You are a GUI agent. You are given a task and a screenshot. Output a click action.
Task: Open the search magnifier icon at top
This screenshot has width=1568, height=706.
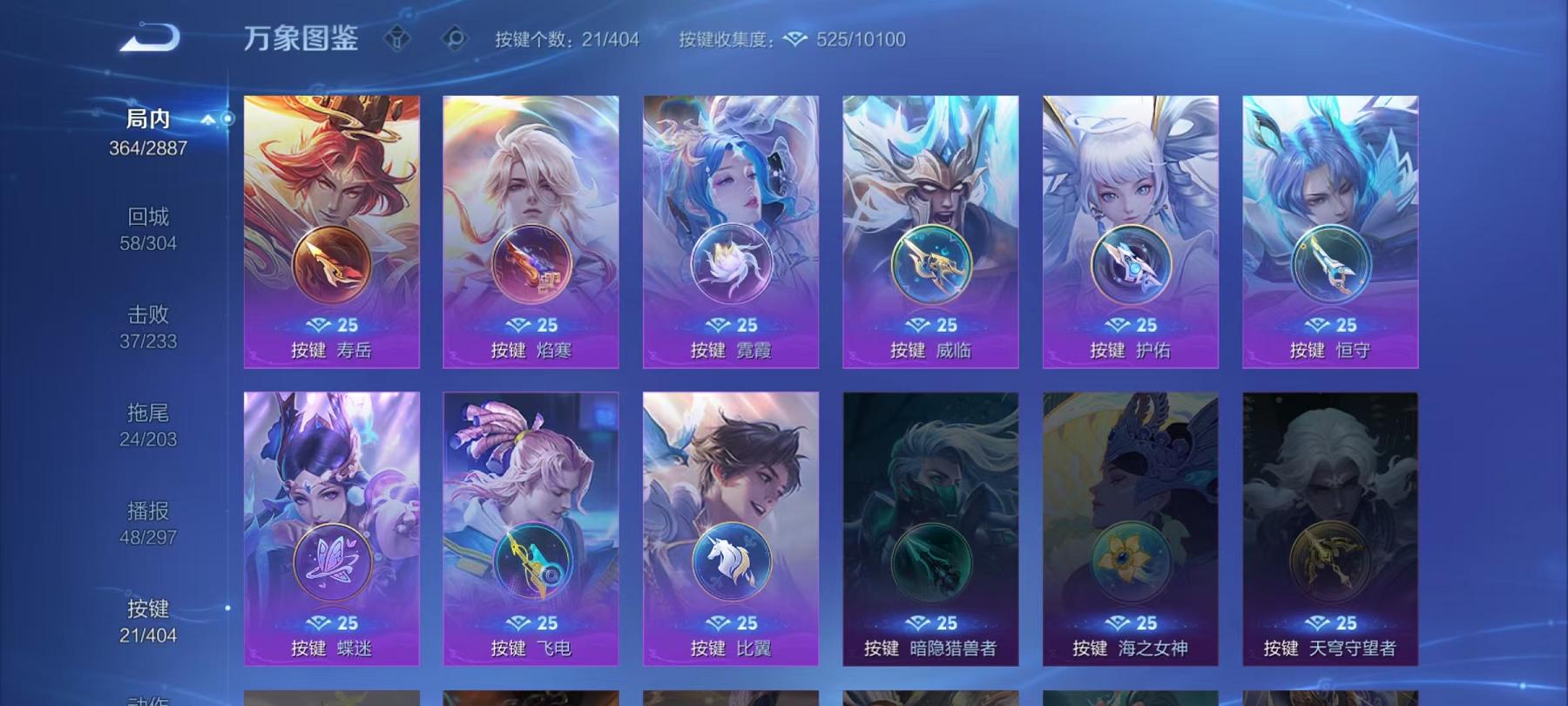pos(455,38)
